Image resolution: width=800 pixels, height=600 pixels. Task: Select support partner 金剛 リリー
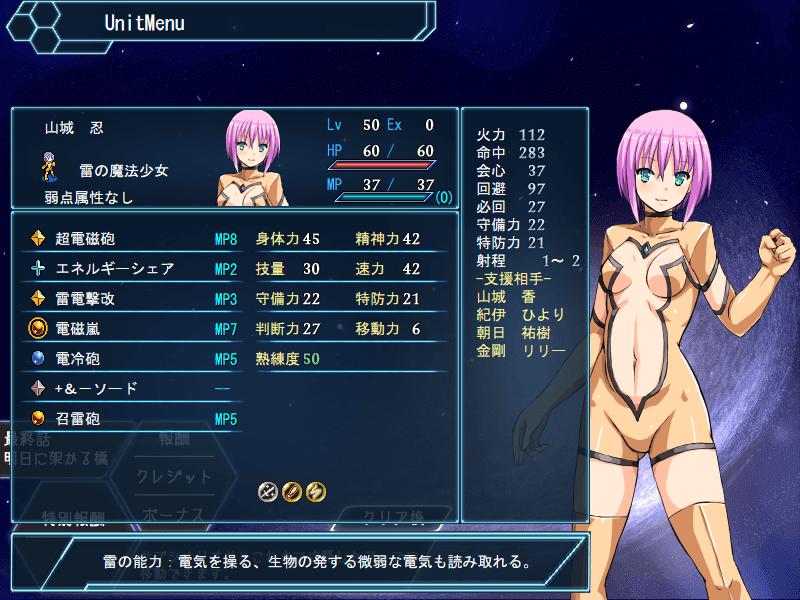521,350
